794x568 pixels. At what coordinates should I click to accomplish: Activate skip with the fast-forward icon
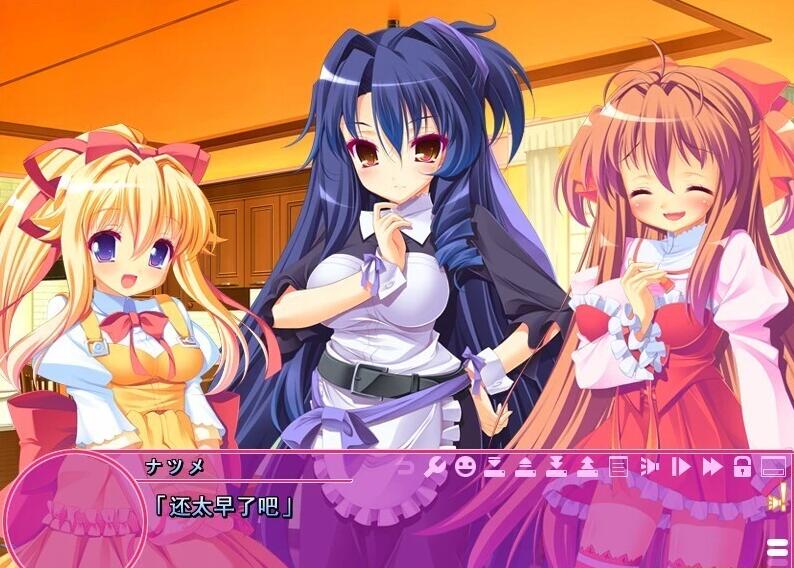click(x=711, y=466)
